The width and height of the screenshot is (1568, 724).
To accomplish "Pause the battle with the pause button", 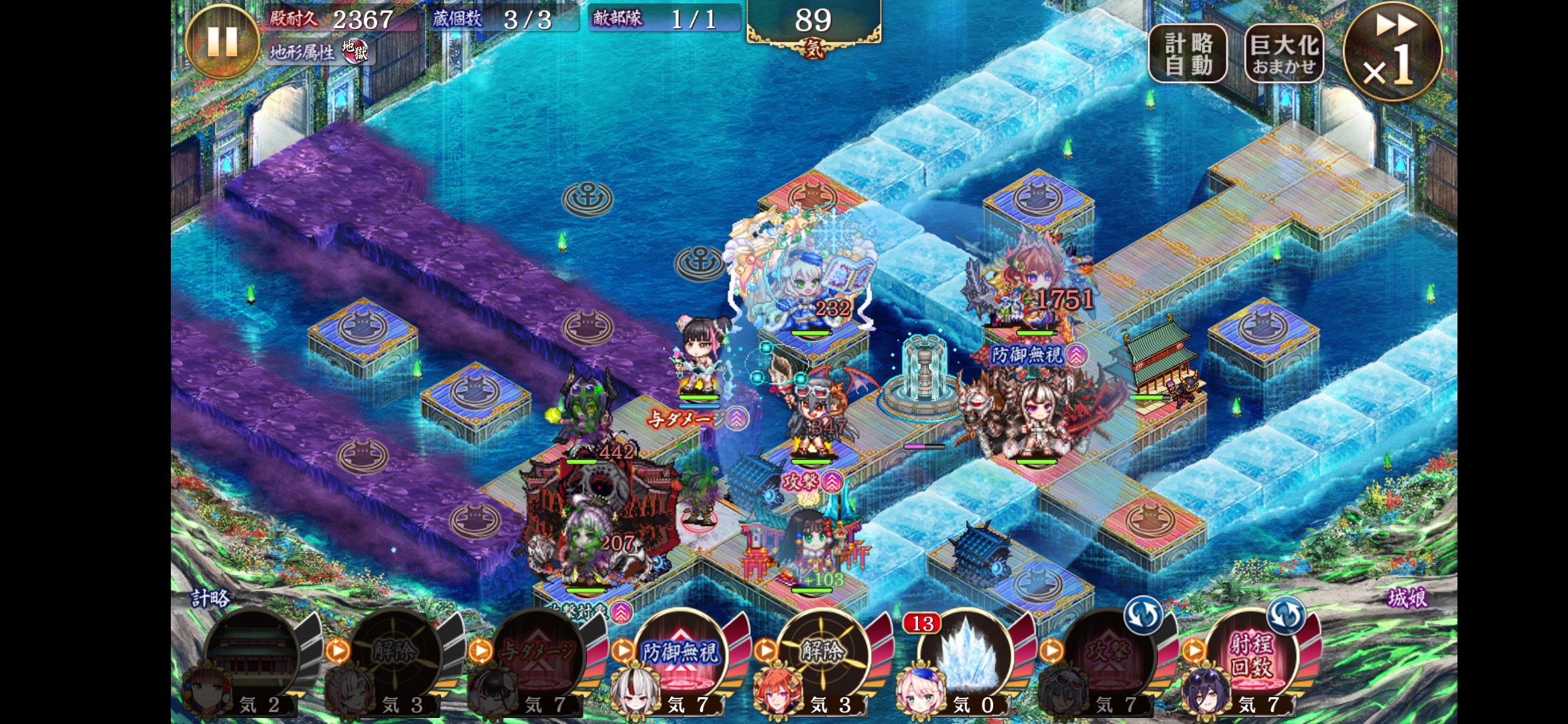I will 222,42.
